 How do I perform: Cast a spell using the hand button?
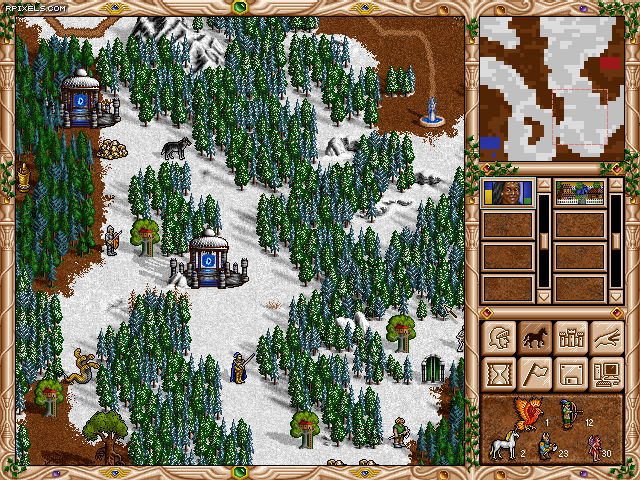pos(606,338)
